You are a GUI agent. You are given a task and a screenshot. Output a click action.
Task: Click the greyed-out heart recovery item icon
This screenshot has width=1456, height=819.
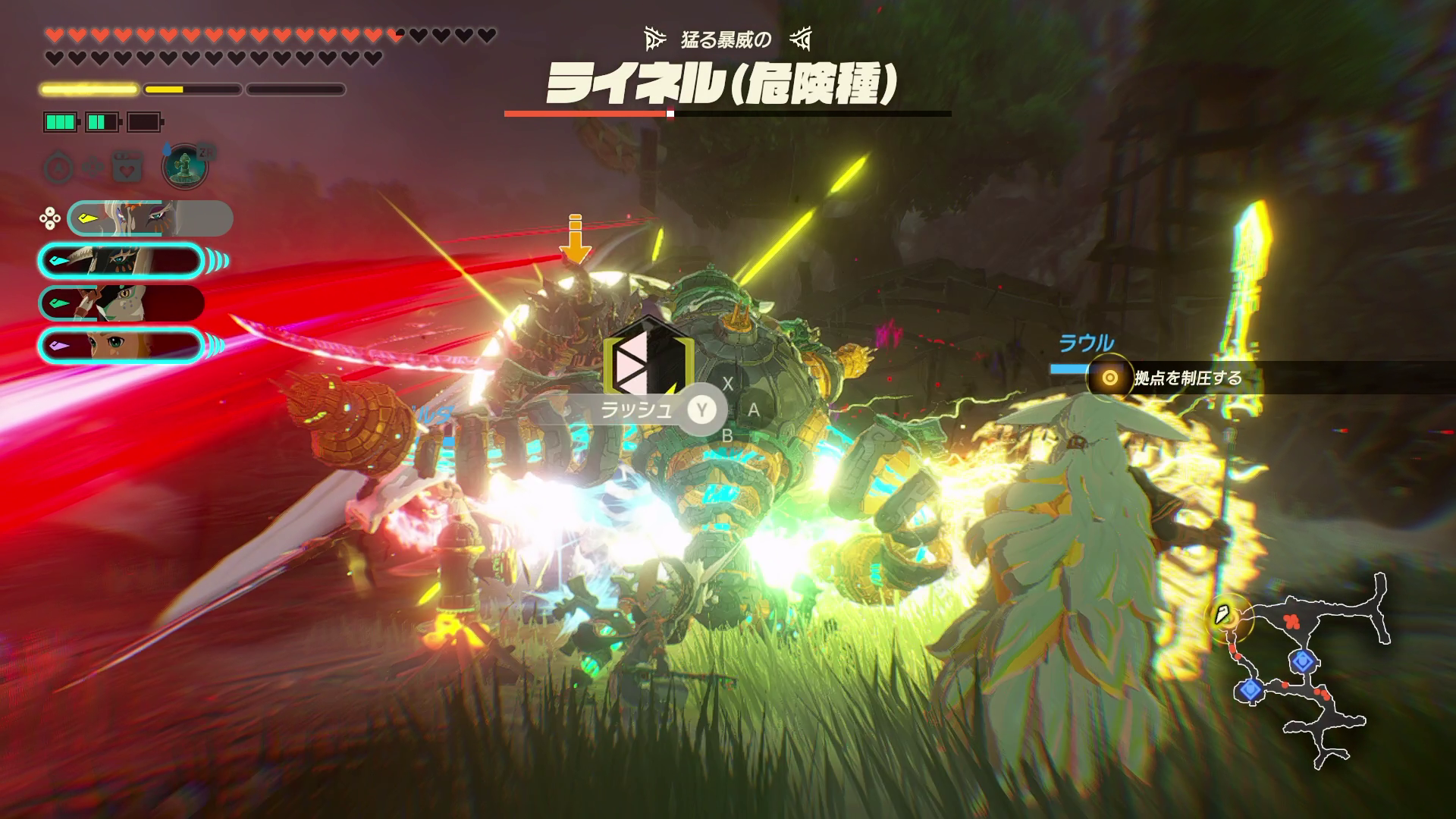pyautogui.click(x=127, y=166)
